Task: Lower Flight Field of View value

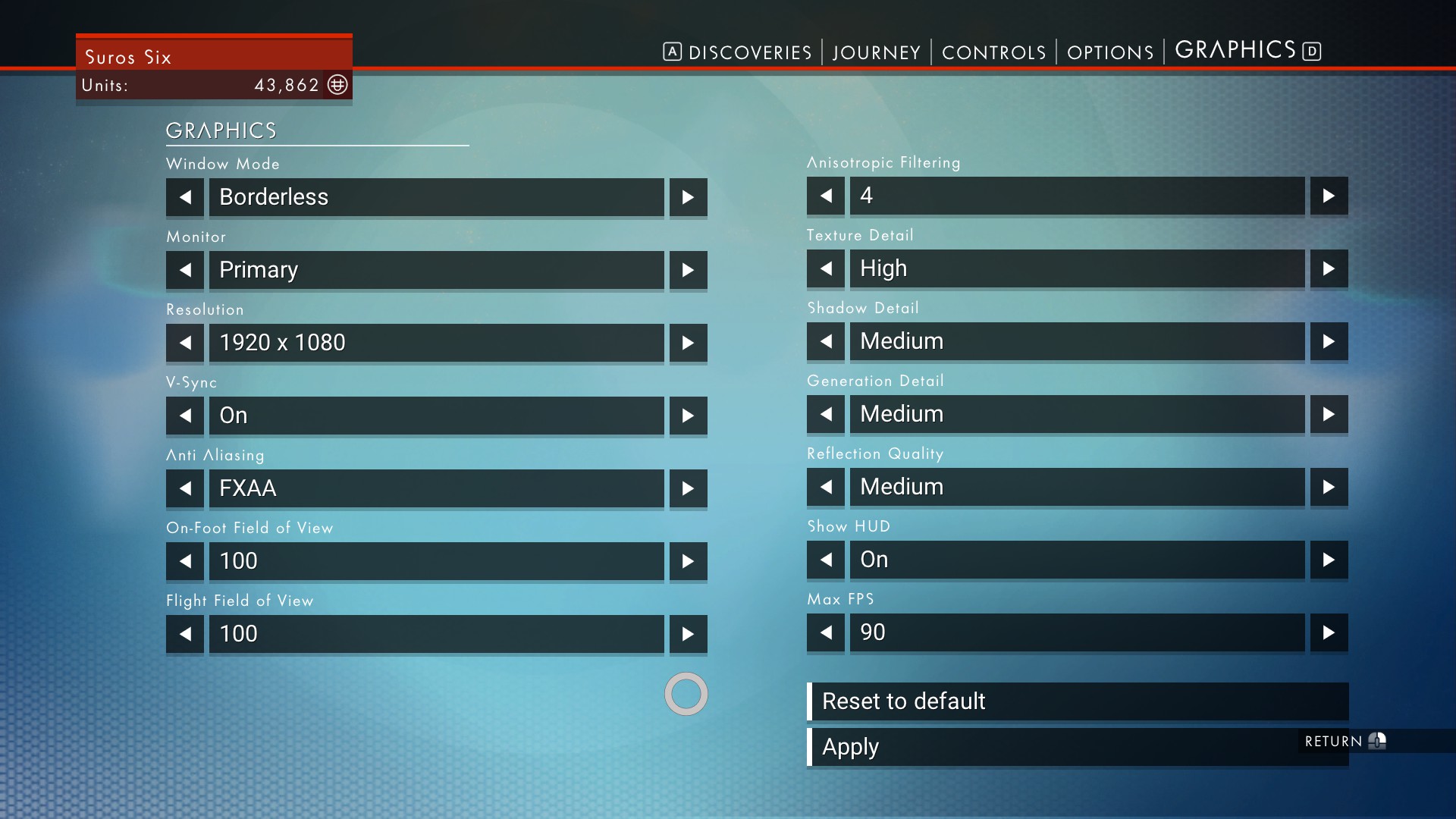Action: coord(185,634)
